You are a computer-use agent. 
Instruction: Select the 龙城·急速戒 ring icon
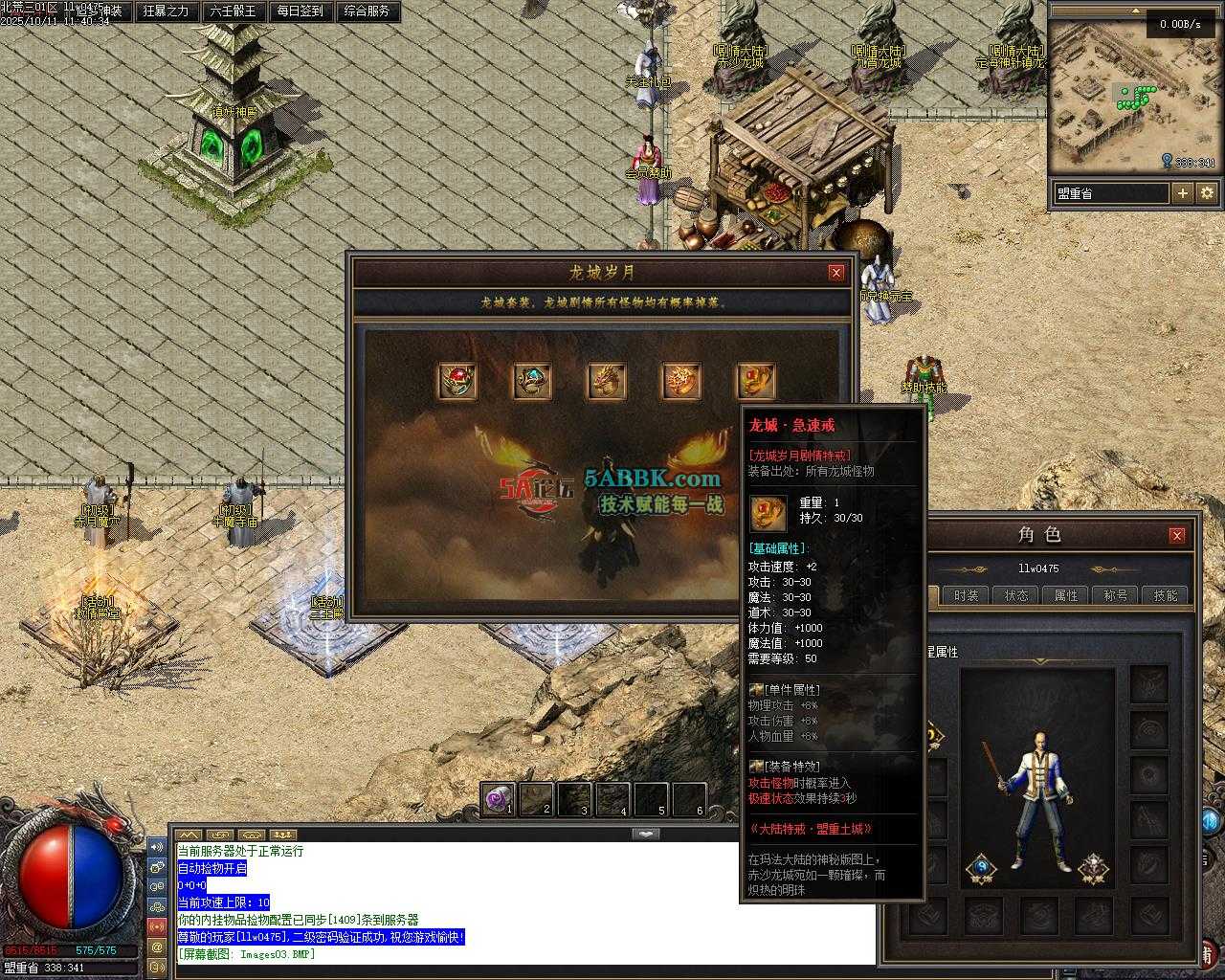coord(756,381)
